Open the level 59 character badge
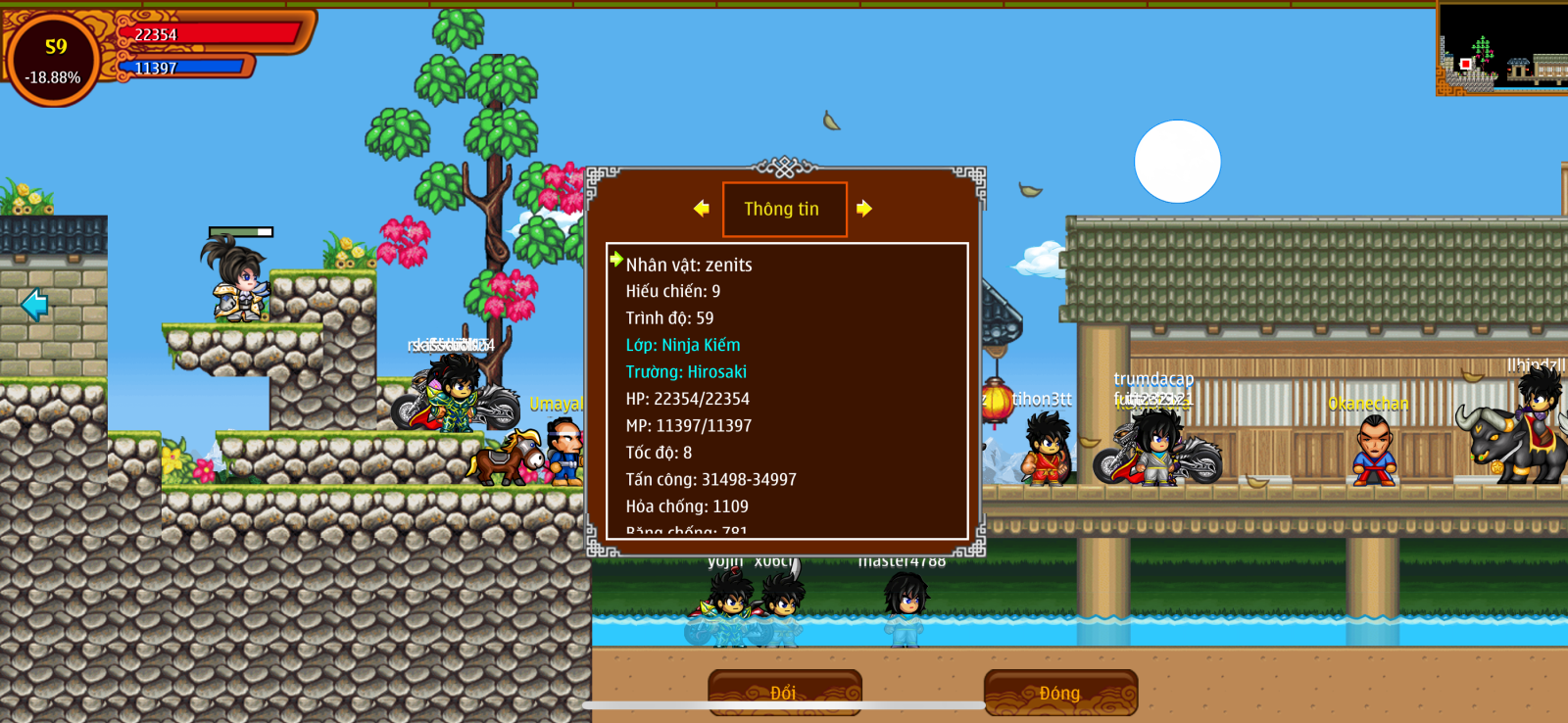Screen dimensions: 1568x723 click(54, 61)
